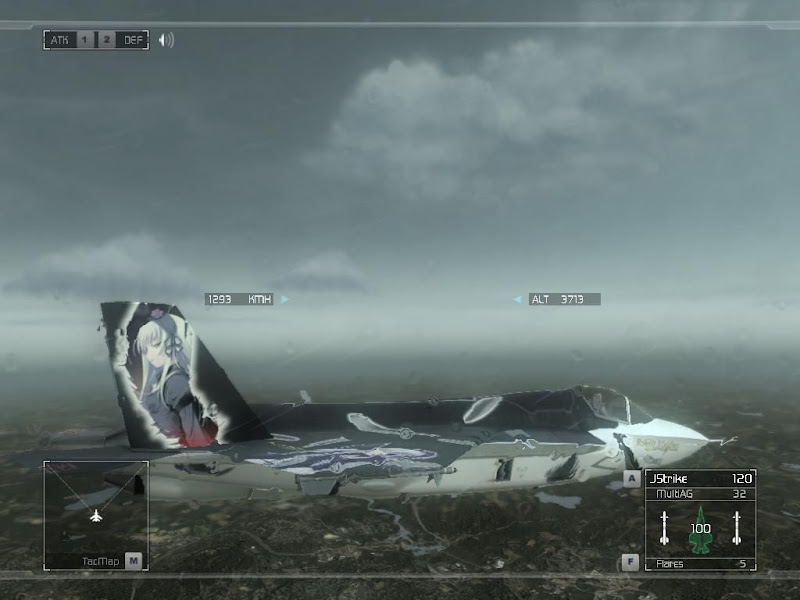Select the DEF squad command
Image resolution: width=800 pixels, height=600 pixels.
tap(133, 40)
